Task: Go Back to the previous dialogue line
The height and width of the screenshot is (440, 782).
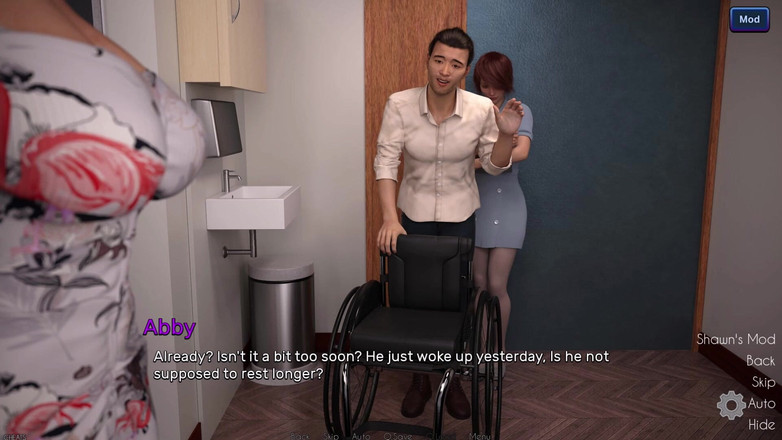Action: click(760, 361)
